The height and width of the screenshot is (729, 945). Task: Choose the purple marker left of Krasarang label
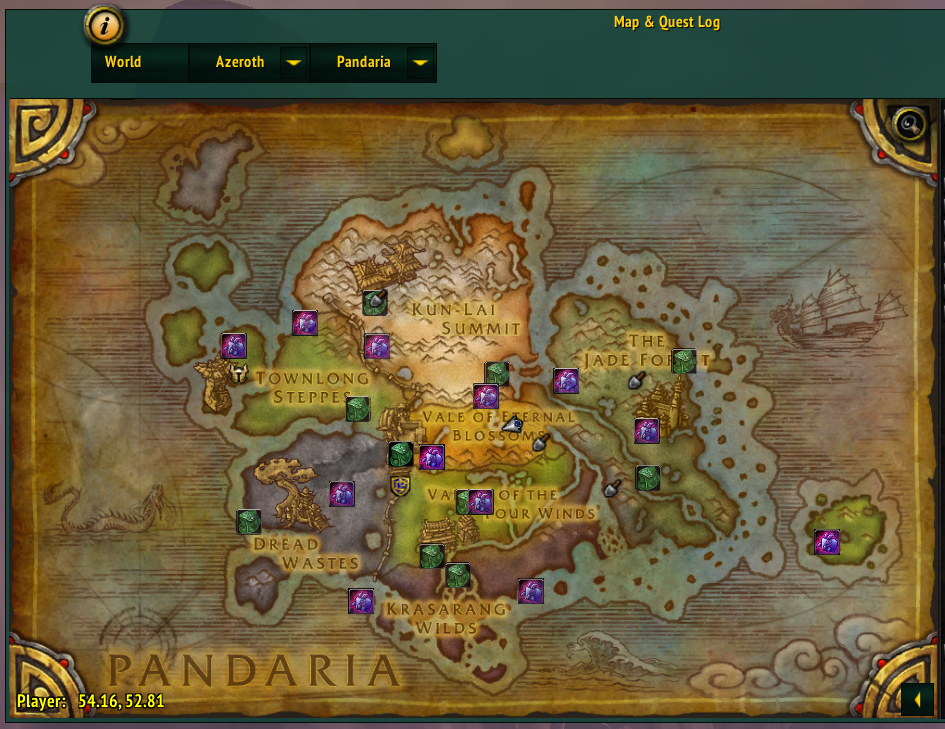pos(361,601)
